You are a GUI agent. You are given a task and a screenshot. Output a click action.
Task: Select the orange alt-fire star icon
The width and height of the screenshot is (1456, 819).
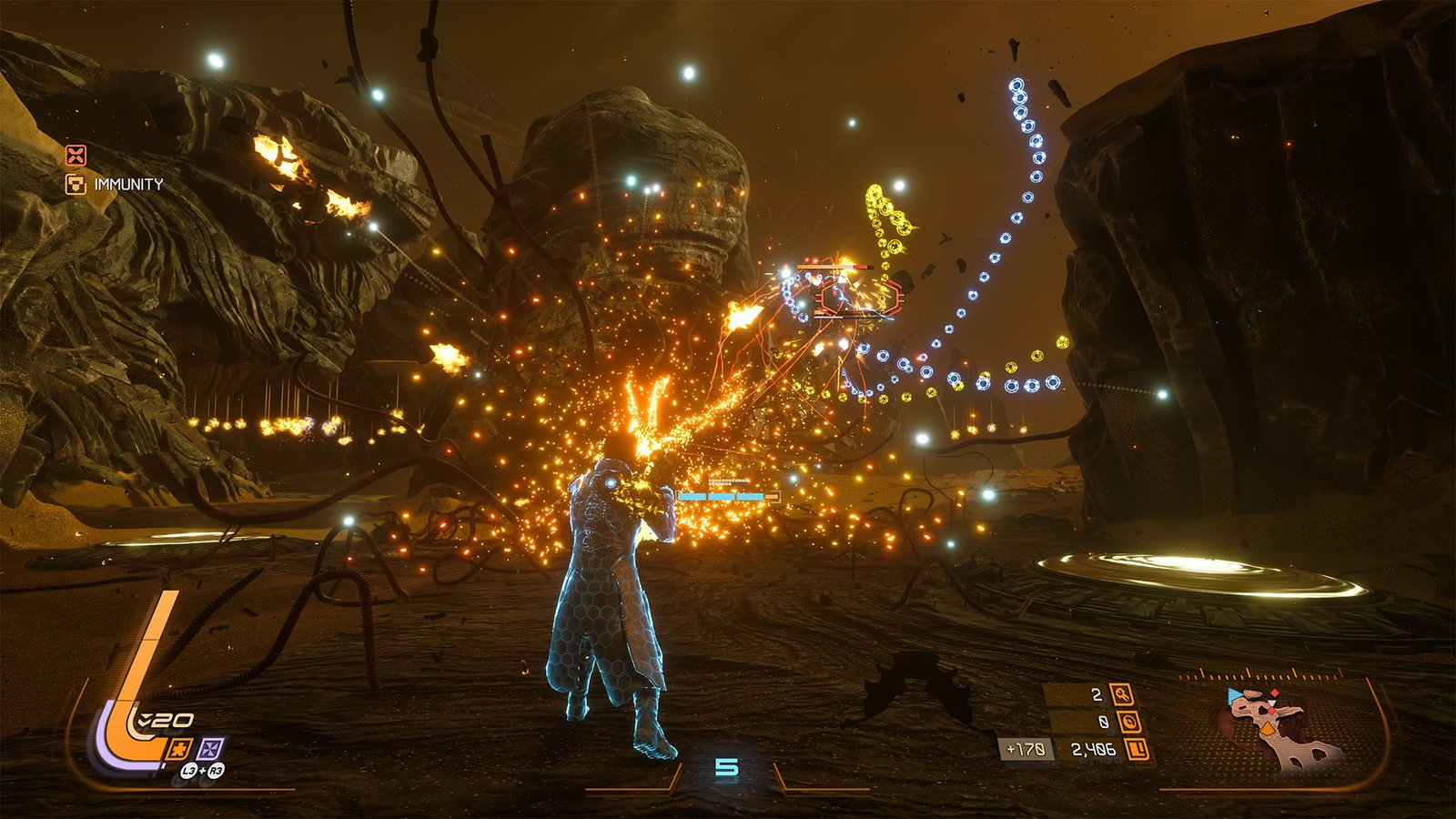tap(180, 748)
